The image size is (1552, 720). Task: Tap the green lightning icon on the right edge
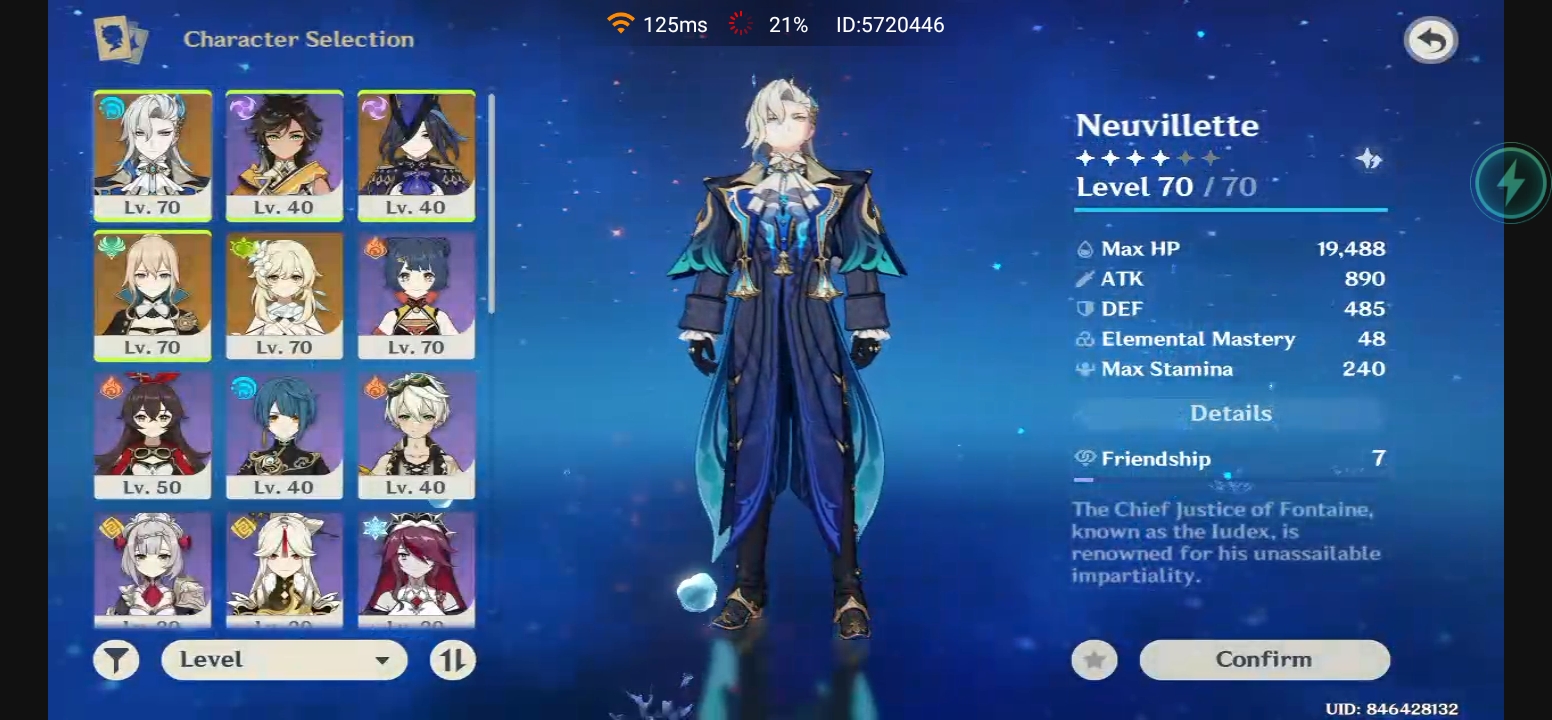(x=1510, y=182)
